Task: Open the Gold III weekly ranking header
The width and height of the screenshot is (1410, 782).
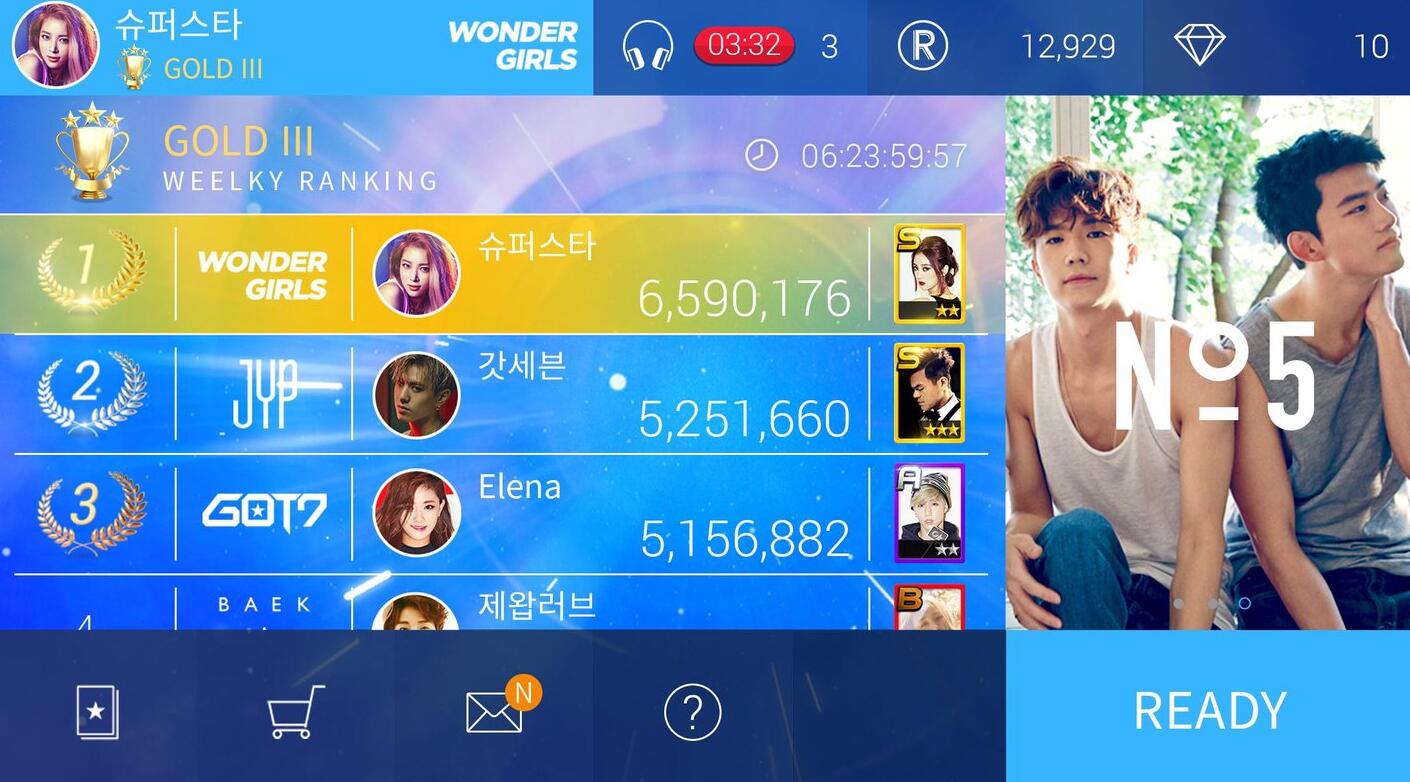Action: coord(300,156)
